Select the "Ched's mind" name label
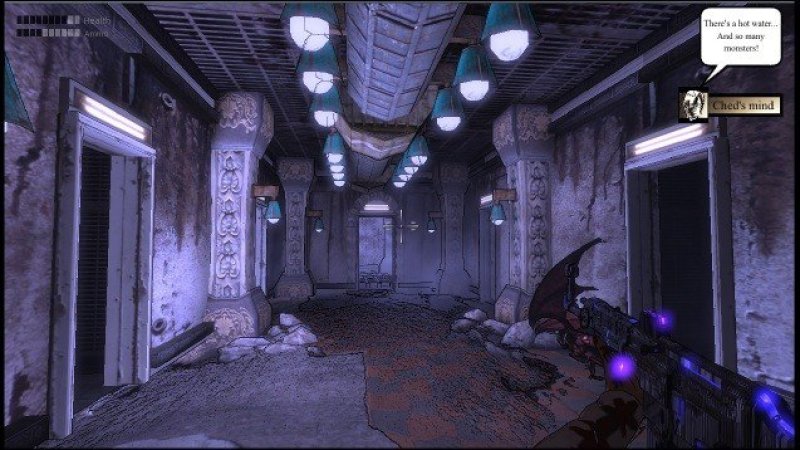 pos(745,105)
